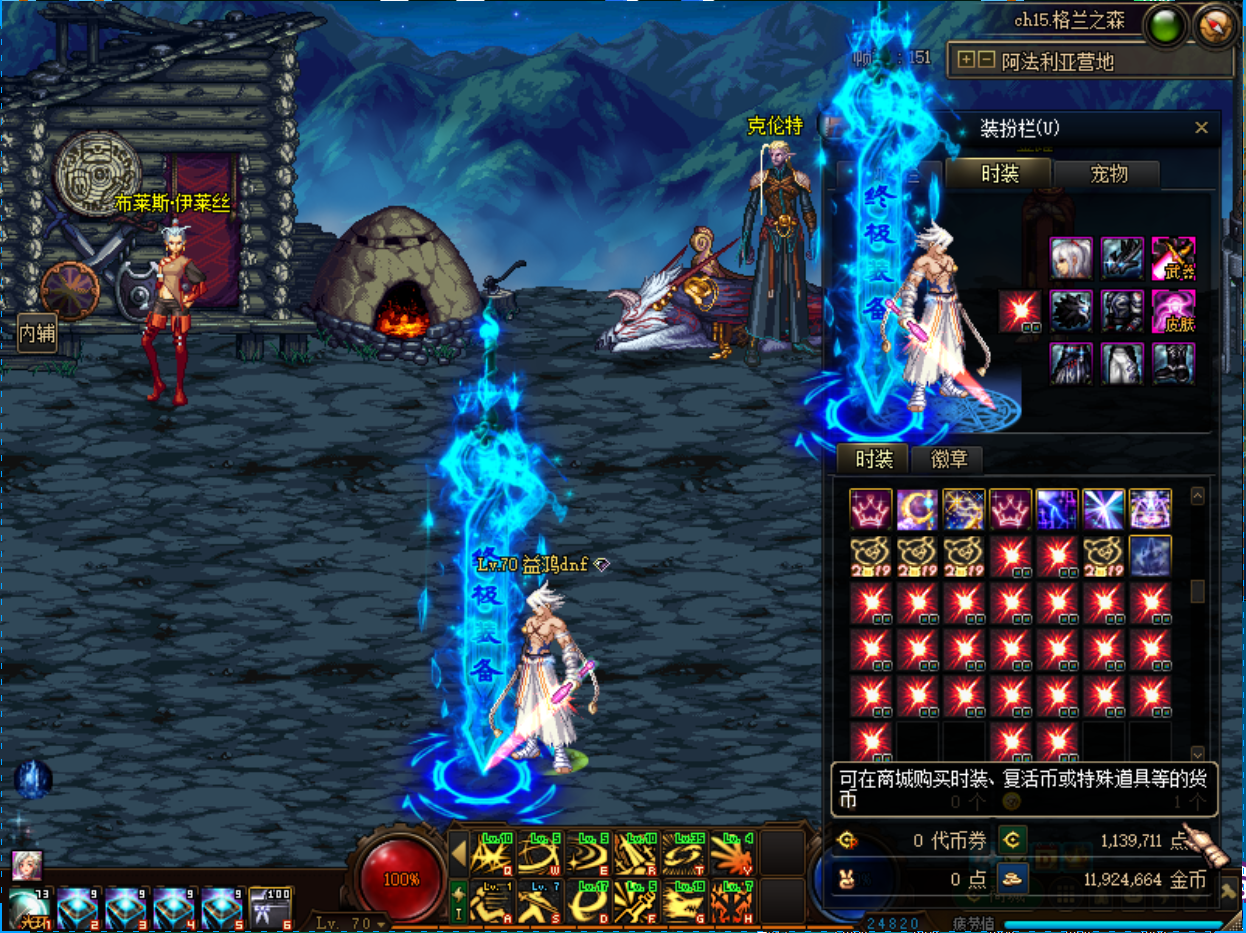The width and height of the screenshot is (1246, 933).
Task: Open the 徽章 badge tab
Action: [948, 459]
